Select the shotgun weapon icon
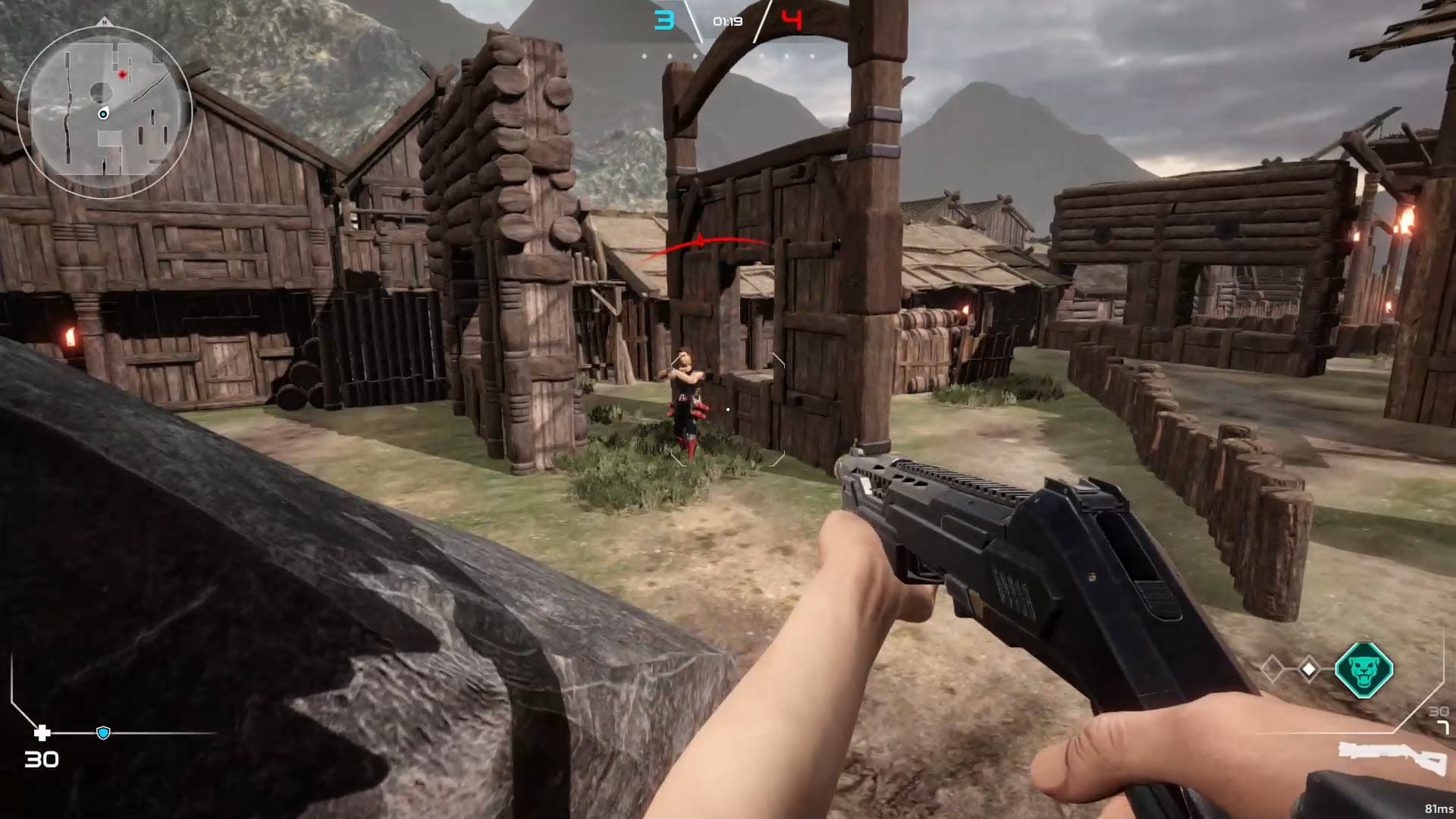Viewport: 1456px width, 819px height. 1392,758
